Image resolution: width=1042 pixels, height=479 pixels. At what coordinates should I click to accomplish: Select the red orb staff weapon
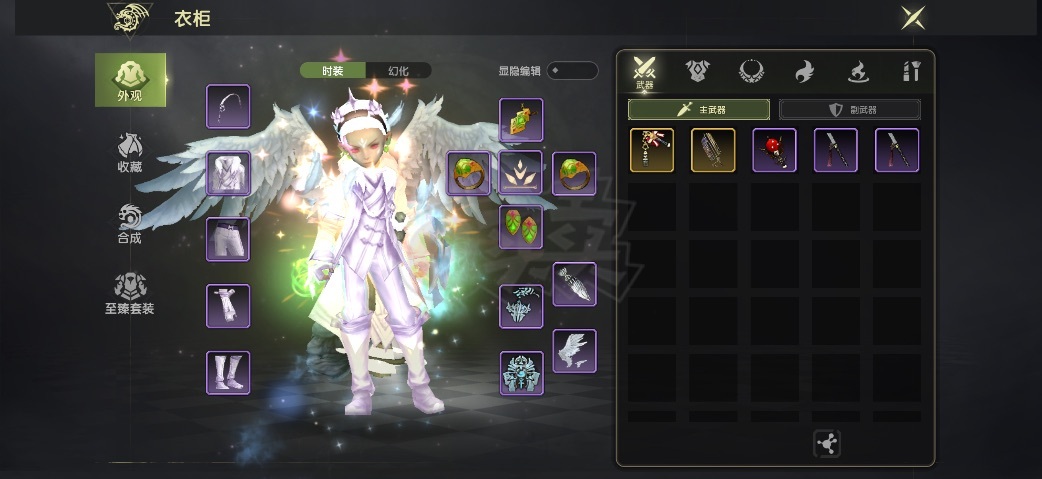pyautogui.click(x=774, y=150)
